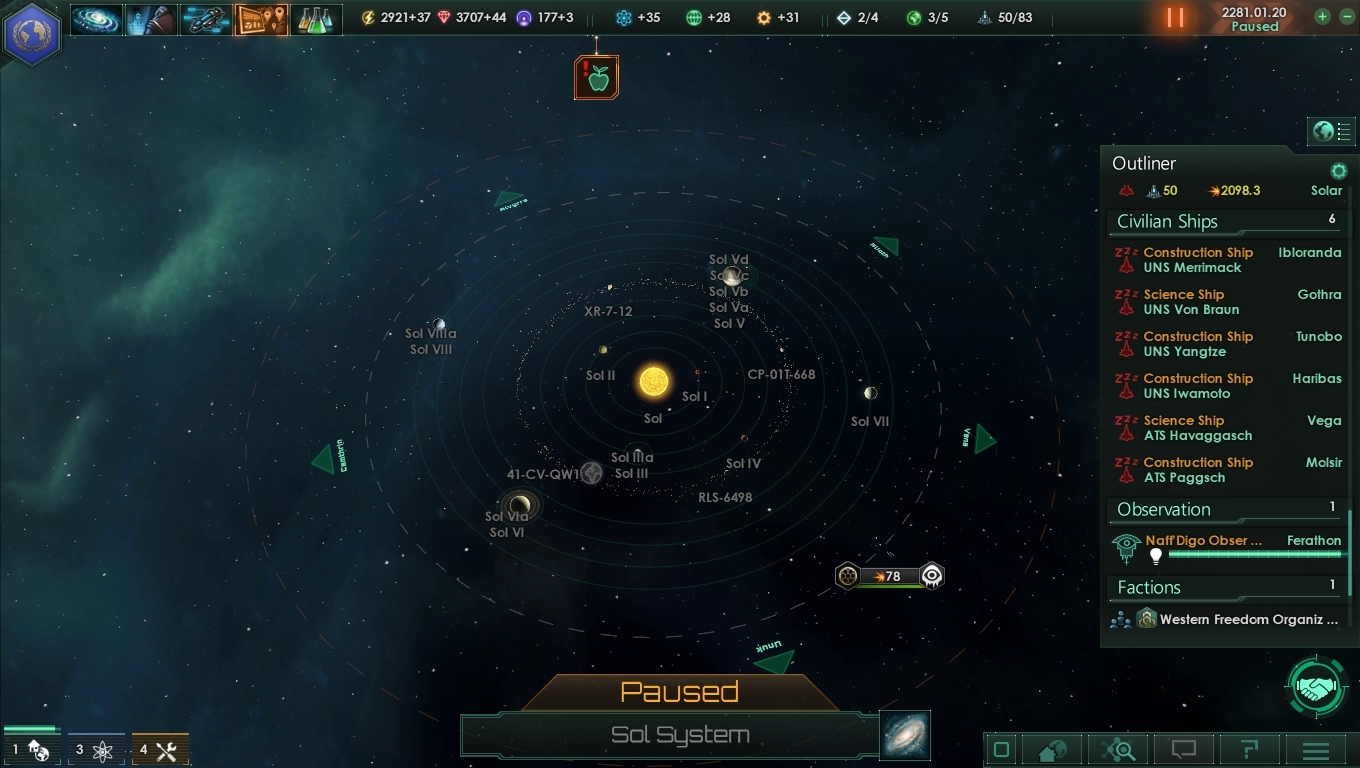
Task: Toggle the pause button beside the date
Action: pyautogui.click(x=1175, y=18)
